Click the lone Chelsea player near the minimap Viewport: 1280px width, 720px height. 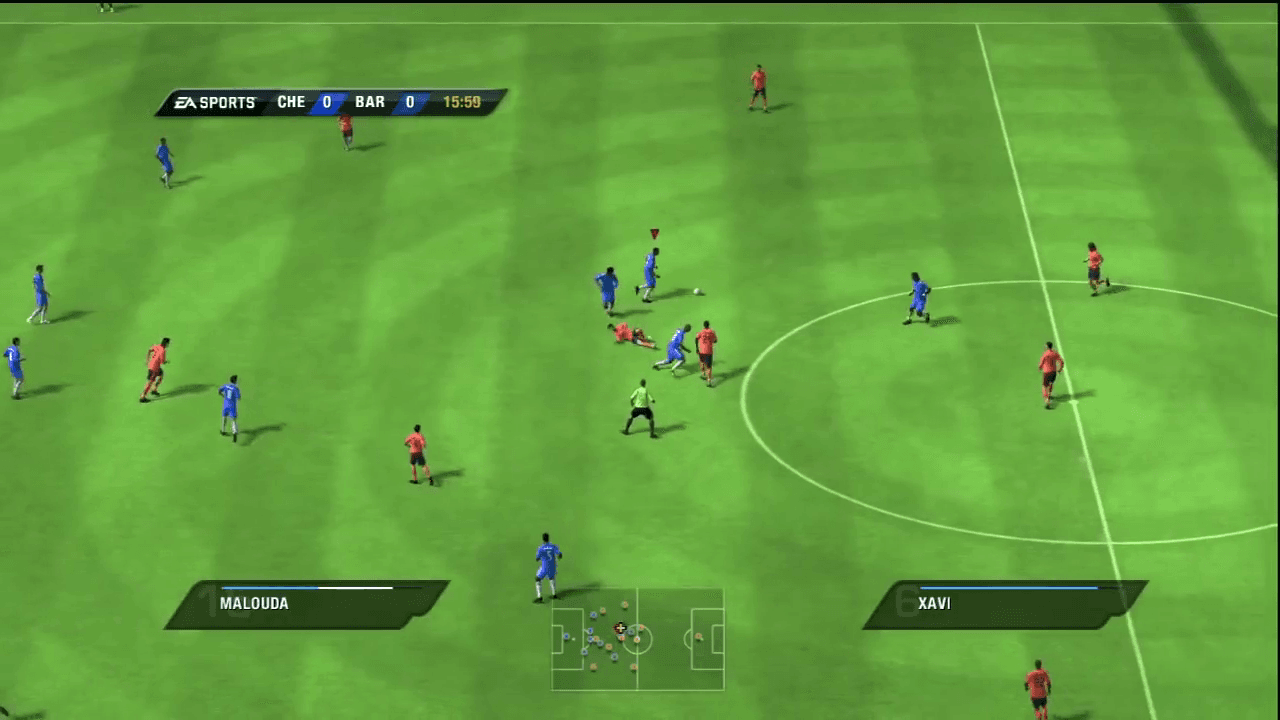tap(545, 560)
